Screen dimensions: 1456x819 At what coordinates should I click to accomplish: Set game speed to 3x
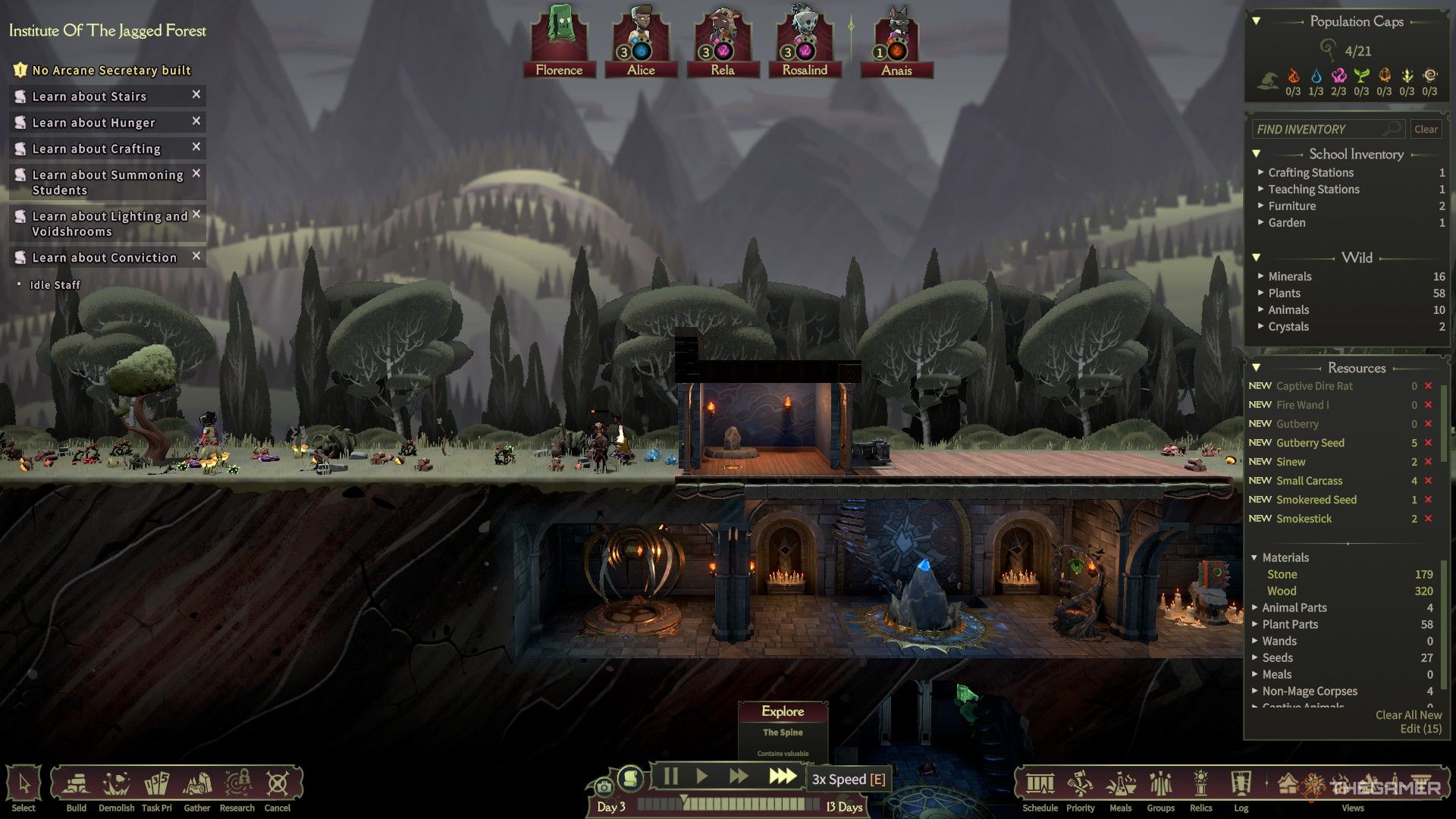[782, 777]
